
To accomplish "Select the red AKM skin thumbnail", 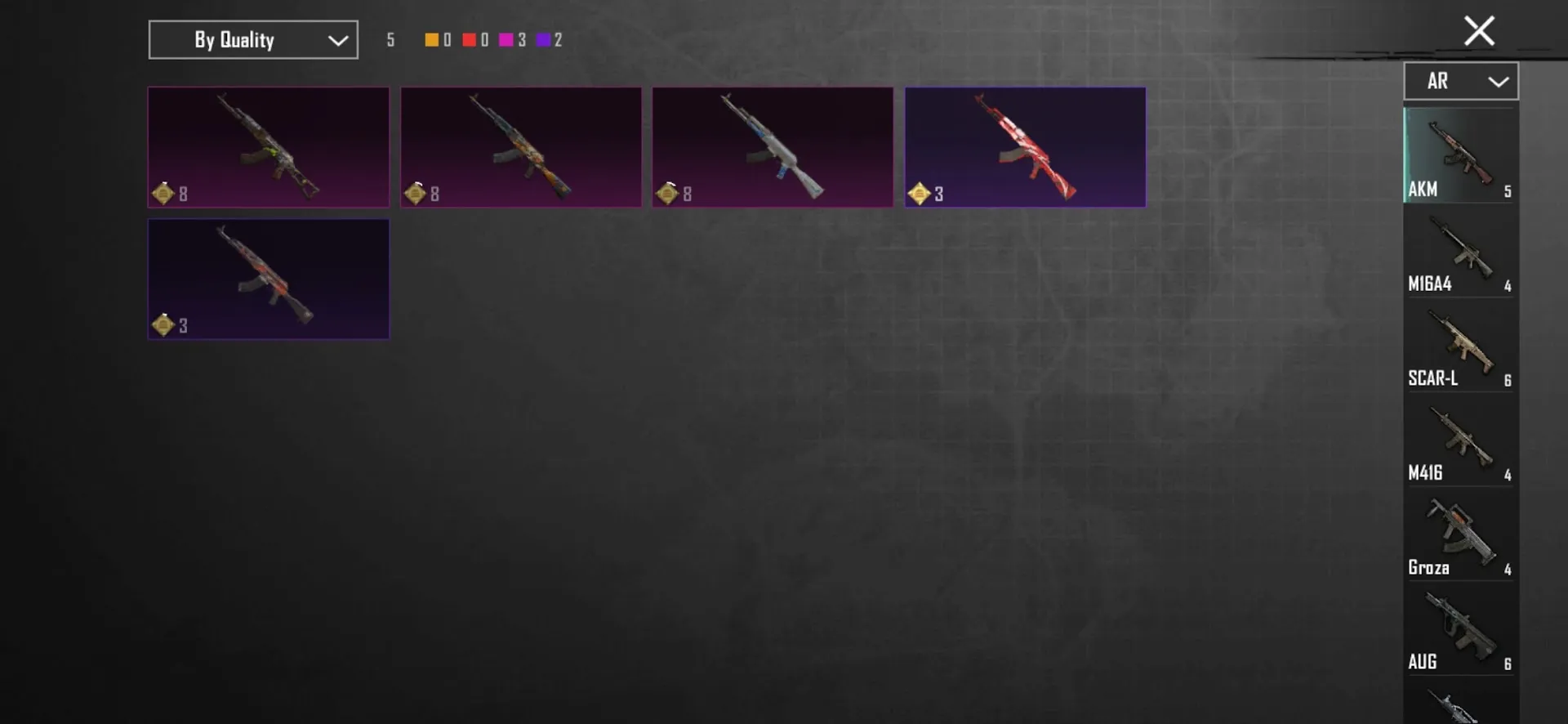I will 1025,147.
